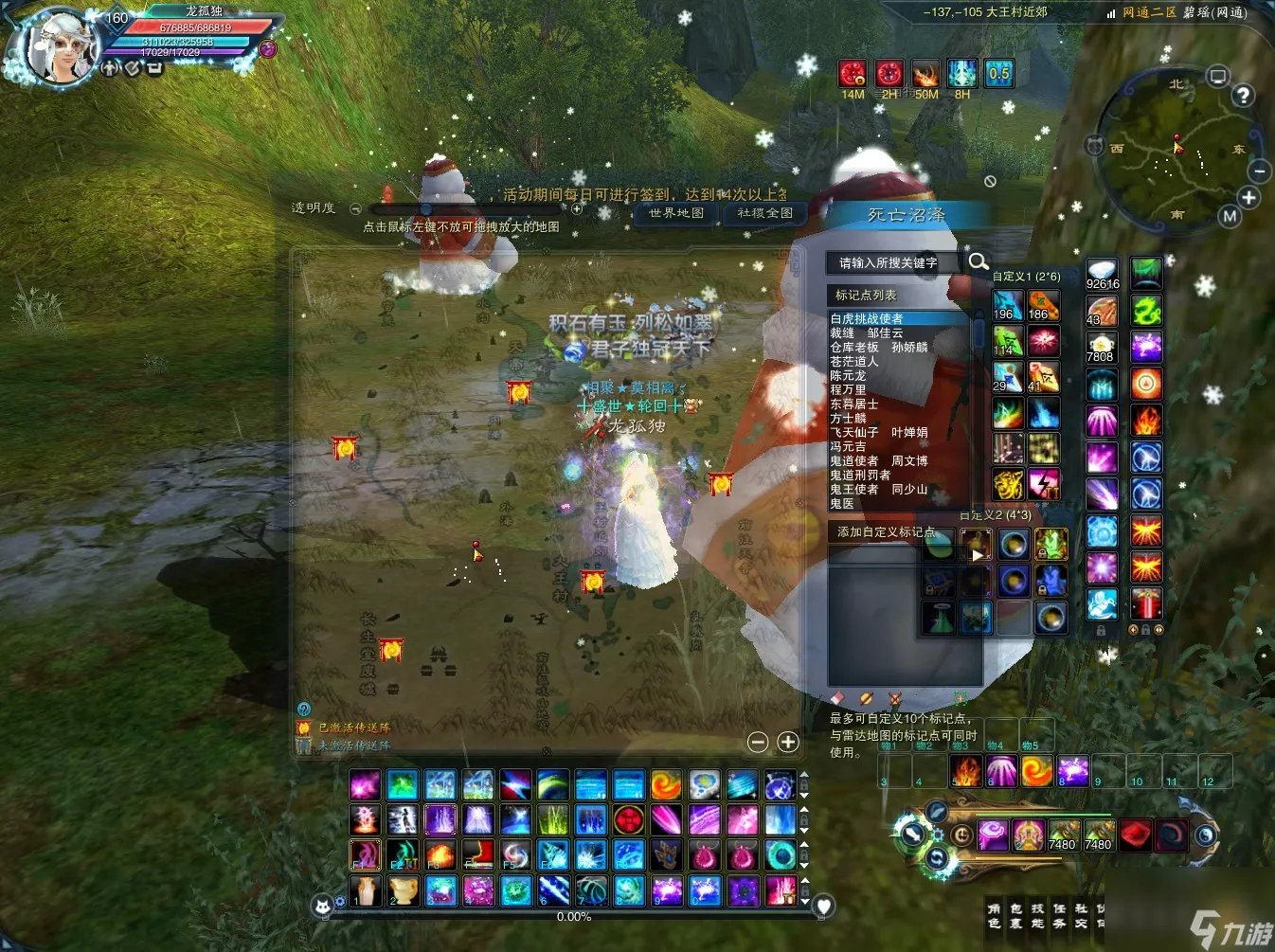
Task: Select 鬼医 in the marker list
Action: [x=842, y=503]
